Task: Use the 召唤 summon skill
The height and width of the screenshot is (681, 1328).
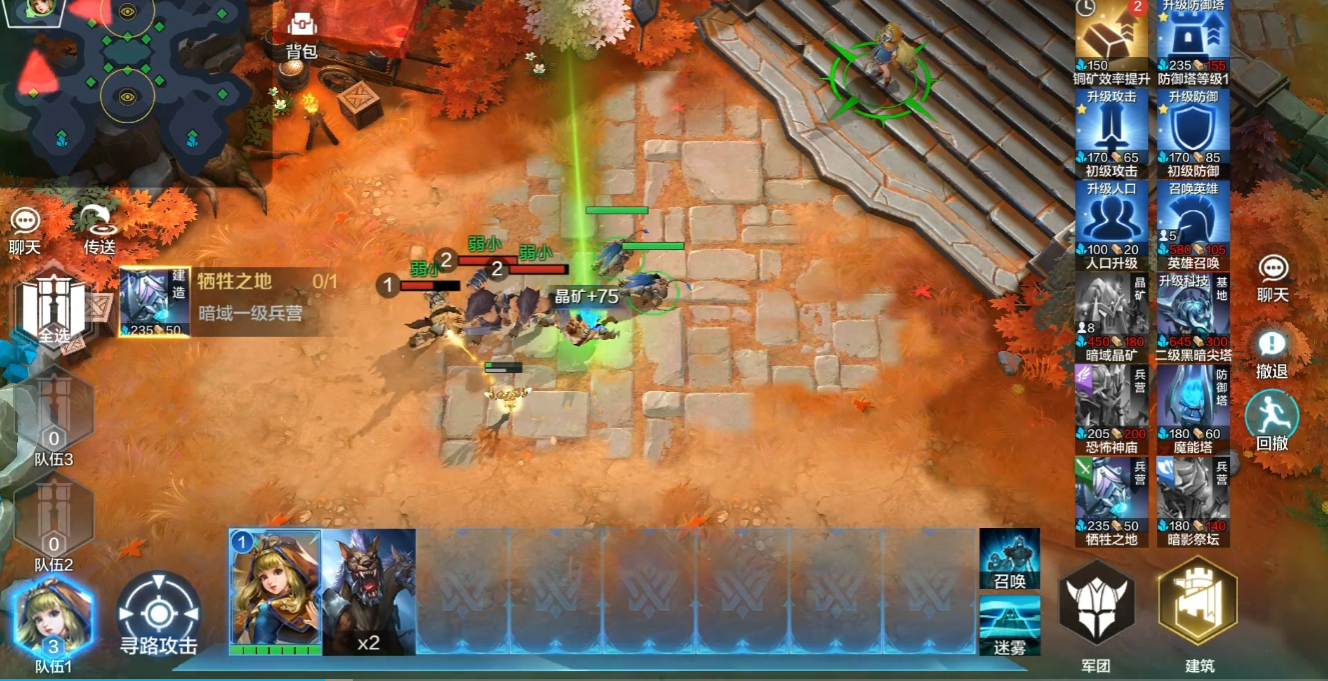Action: (1009, 558)
